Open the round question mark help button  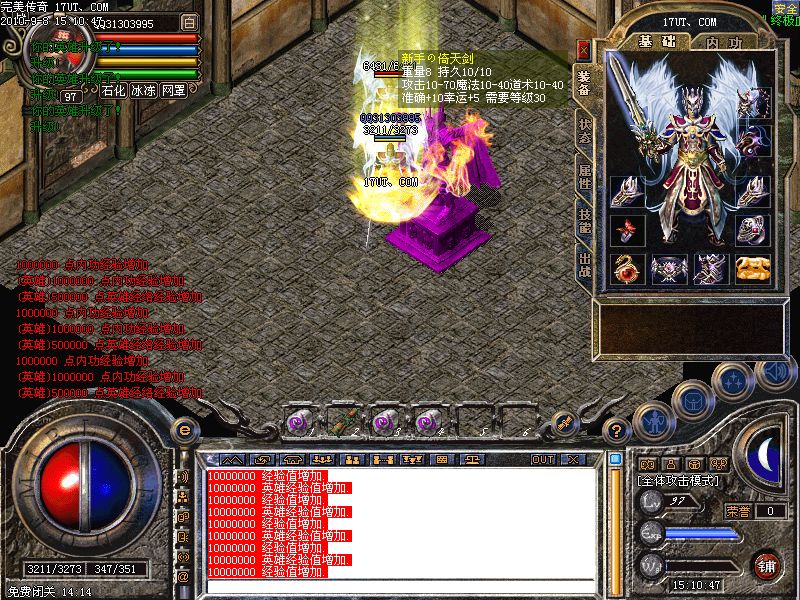618,432
